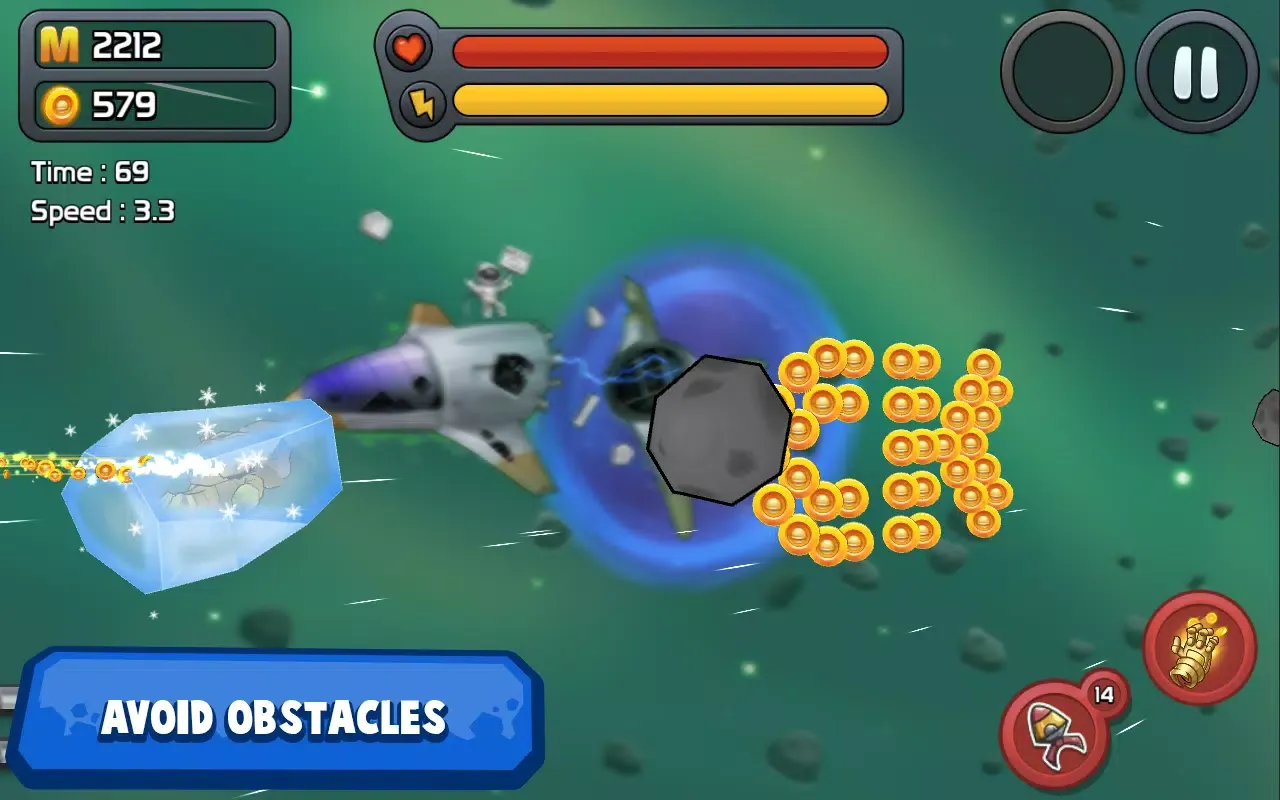Click the gold coin icon beside 579
1280x800 pixels.
[x=60, y=100]
